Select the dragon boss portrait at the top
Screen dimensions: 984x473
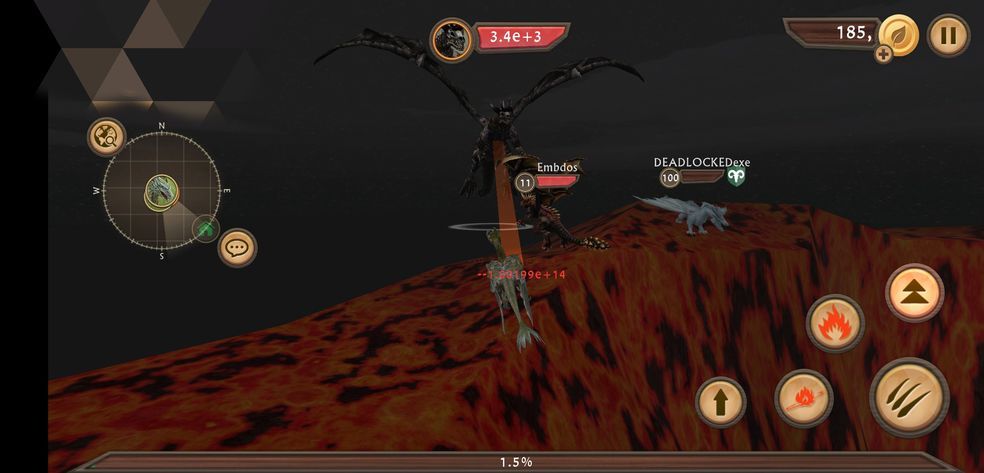point(451,41)
